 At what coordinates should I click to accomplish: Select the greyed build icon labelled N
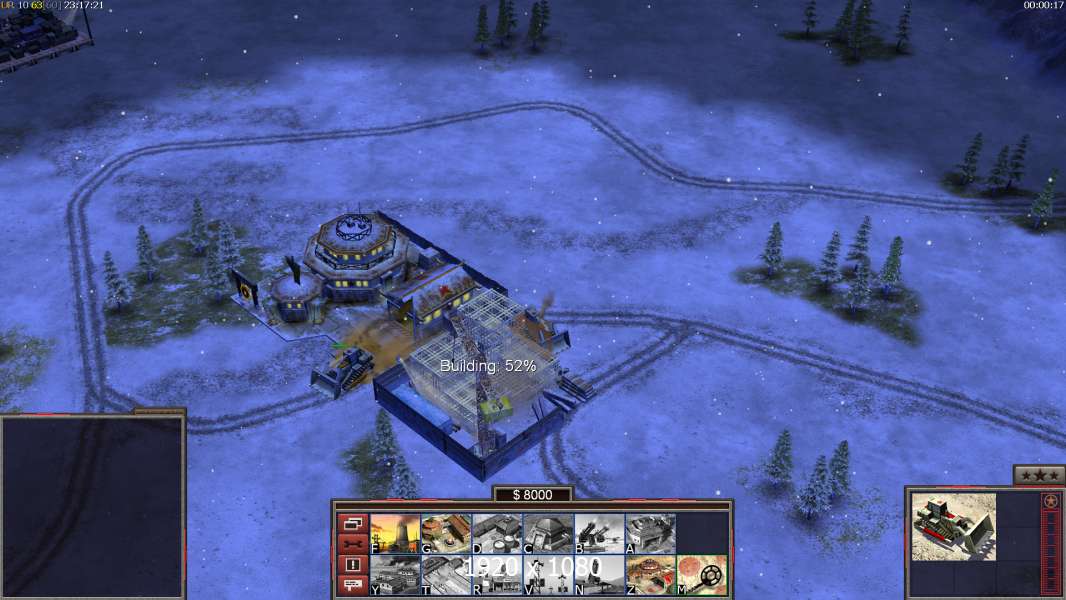tap(599, 575)
